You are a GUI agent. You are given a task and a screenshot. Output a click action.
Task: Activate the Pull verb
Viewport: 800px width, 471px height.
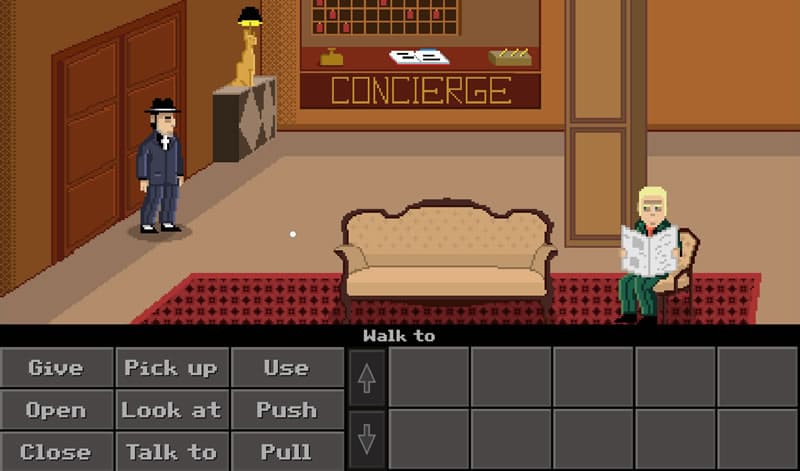click(x=286, y=451)
